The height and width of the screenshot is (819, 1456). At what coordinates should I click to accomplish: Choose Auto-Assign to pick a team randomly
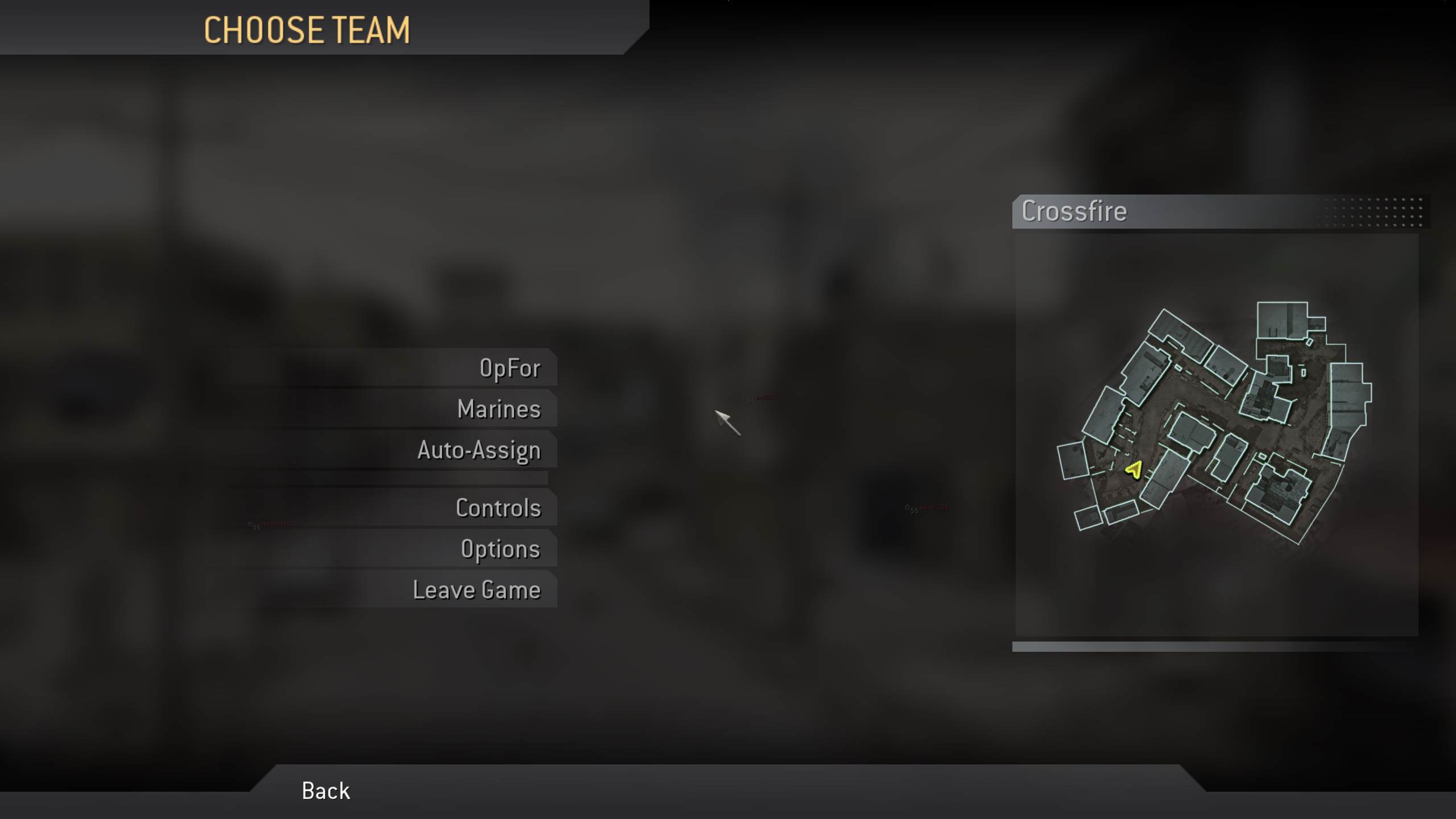pyautogui.click(x=479, y=449)
